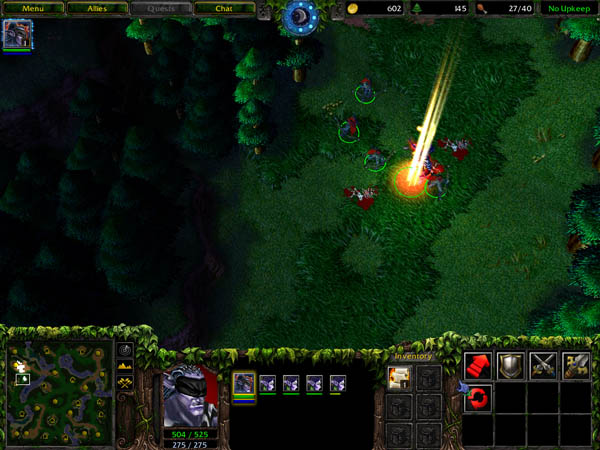The image size is (600, 450).
Task: Click on the minimap
Action: coord(58,392)
